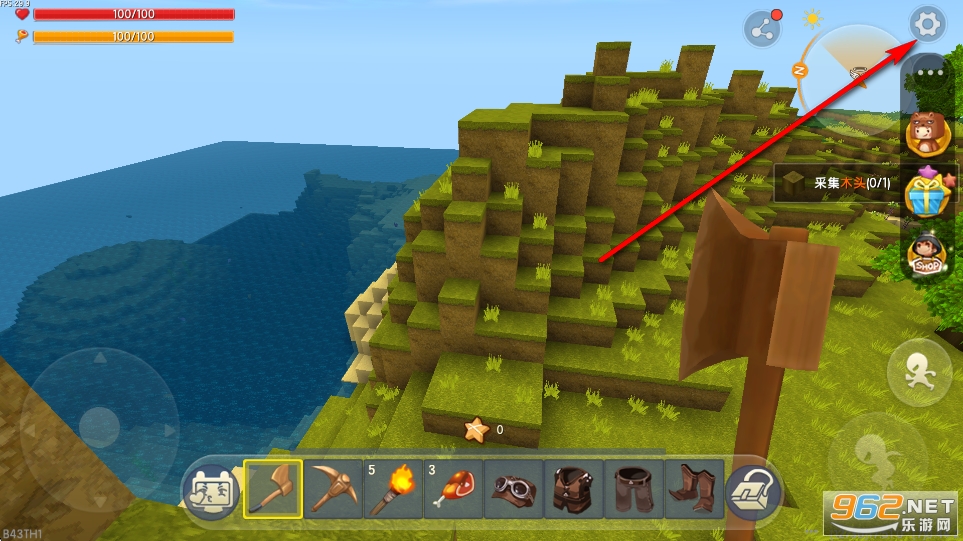Expand the three-dots side menu
The image size is (963, 541).
[x=930, y=73]
